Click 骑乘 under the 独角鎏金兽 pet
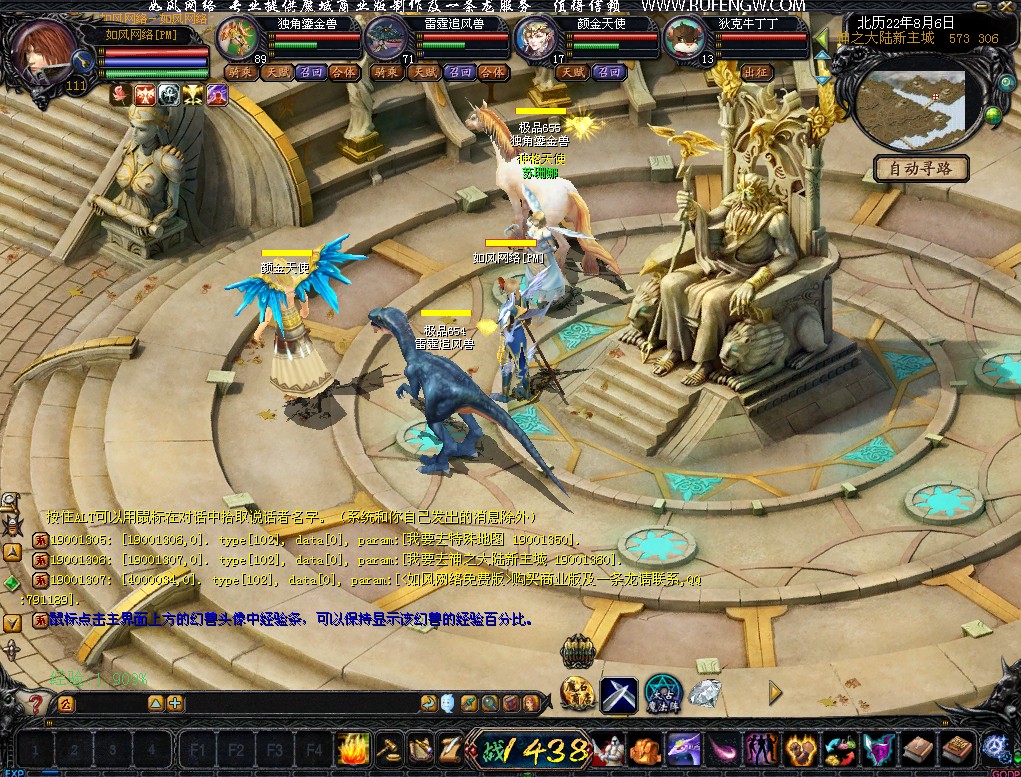Viewport: 1021px width, 777px height. [x=239, y=72]
